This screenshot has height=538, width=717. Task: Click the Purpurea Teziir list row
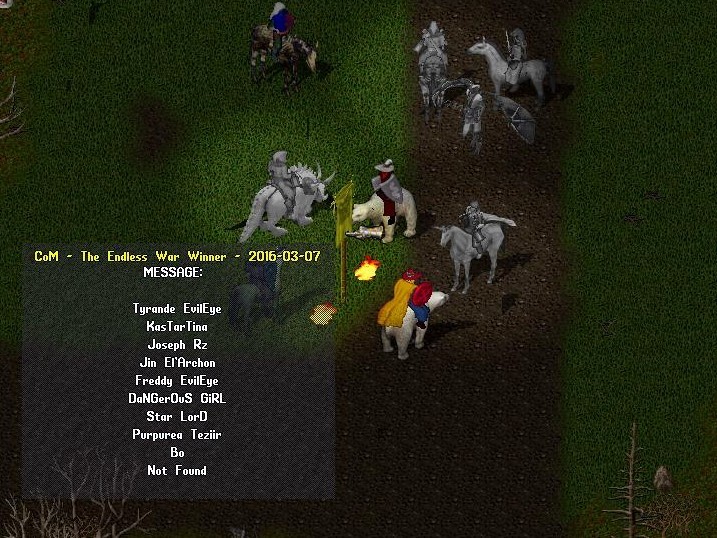coord(176,435)
